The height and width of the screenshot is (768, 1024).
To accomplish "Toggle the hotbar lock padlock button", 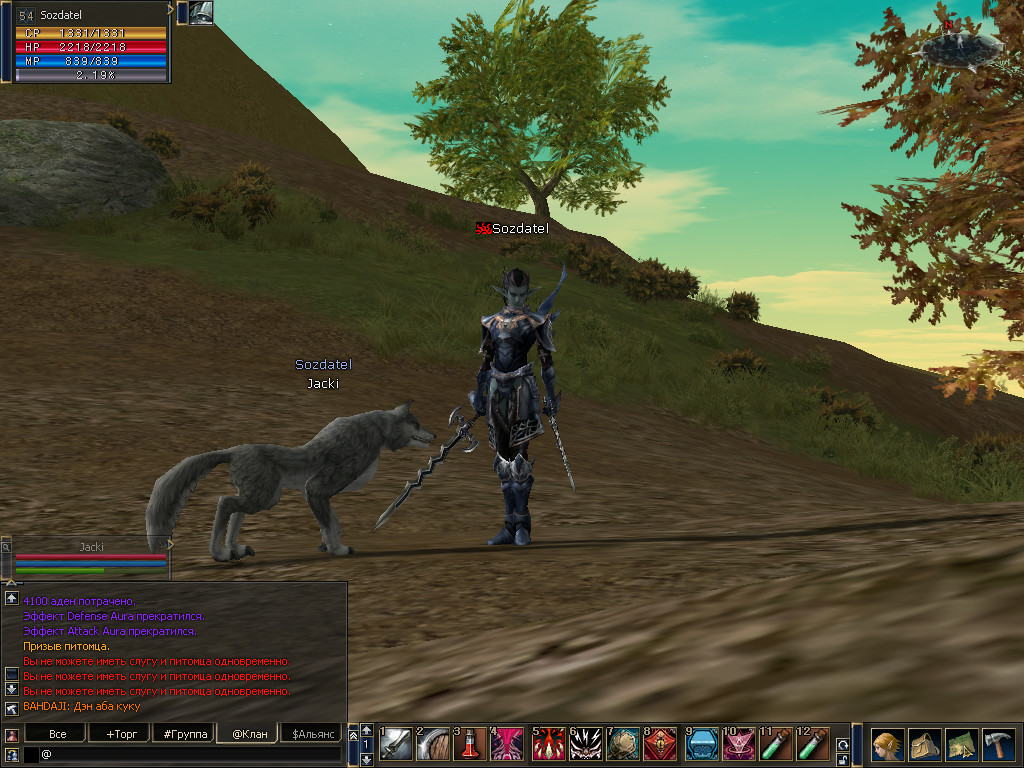I will [843, 760].
